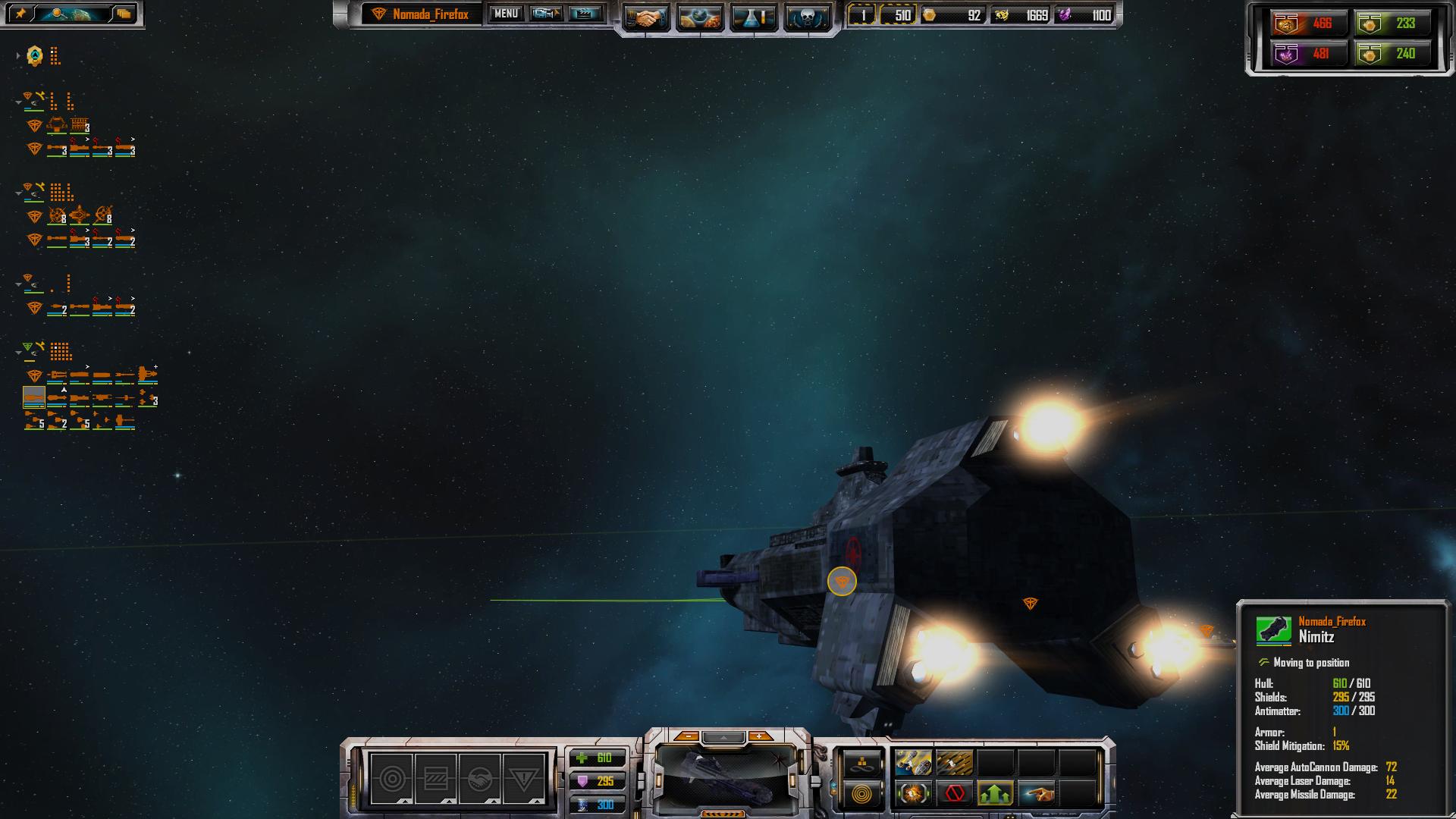Activate the pointing hand command

[x=1037, y=795]
